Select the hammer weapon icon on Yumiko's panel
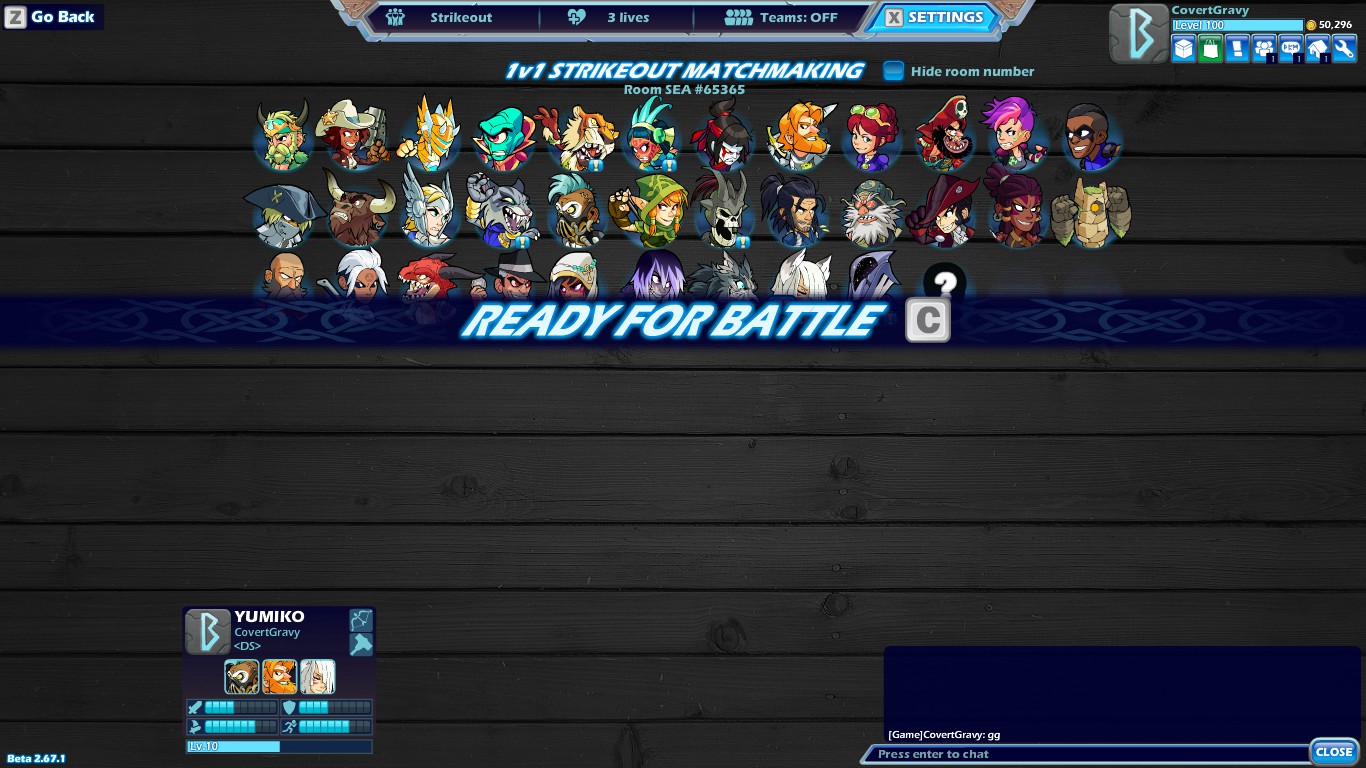1366x768 pixels. click(x=361, y=644)
